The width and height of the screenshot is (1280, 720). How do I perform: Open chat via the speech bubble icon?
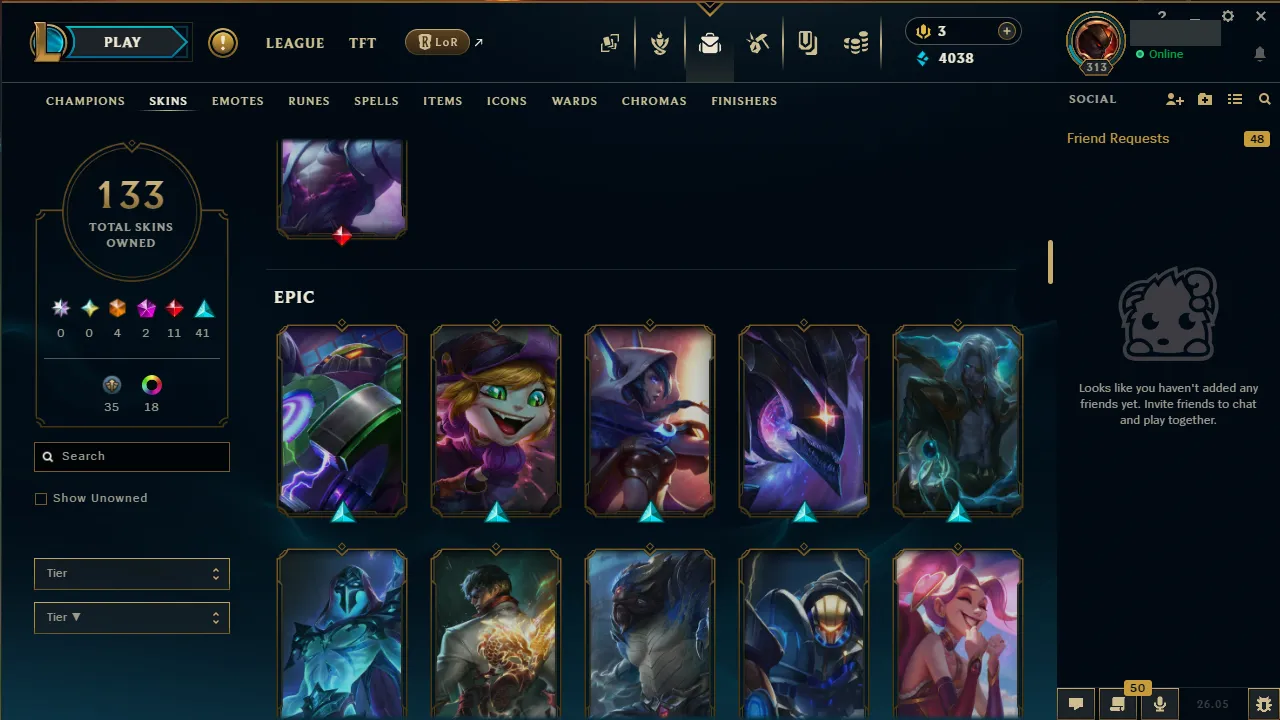[1075, 703]
